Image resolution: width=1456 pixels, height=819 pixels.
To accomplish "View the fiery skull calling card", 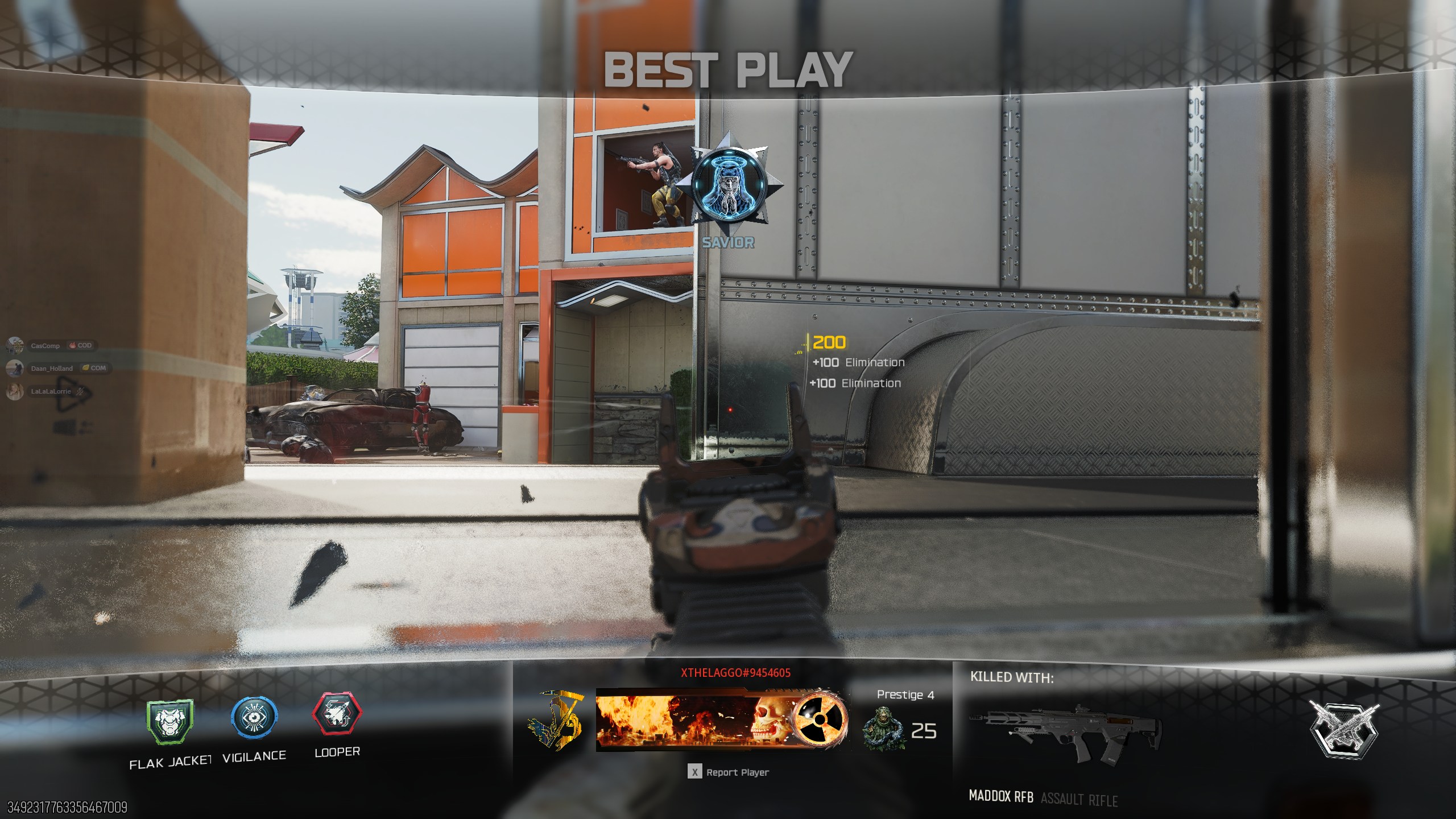I will [721, 719].
